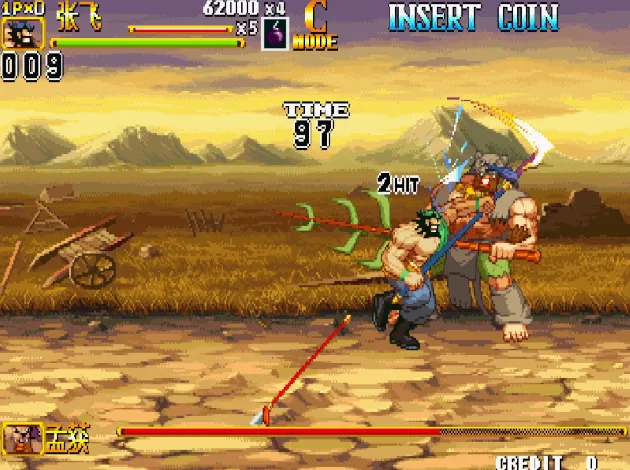
Task: Click the Meng Huo boss portrait
Action: [22, 439]
